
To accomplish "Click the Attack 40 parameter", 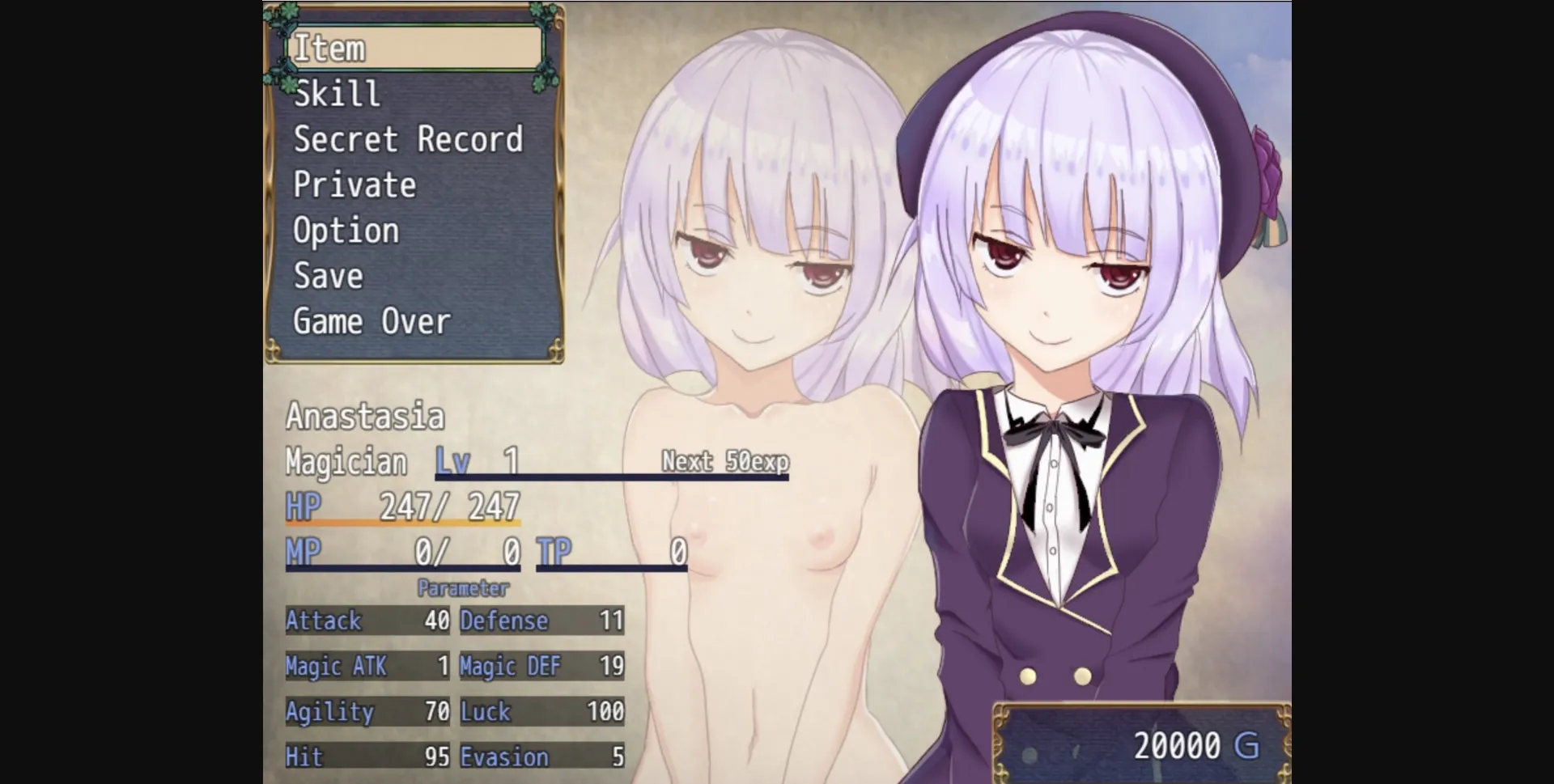I will click(368, 621).
